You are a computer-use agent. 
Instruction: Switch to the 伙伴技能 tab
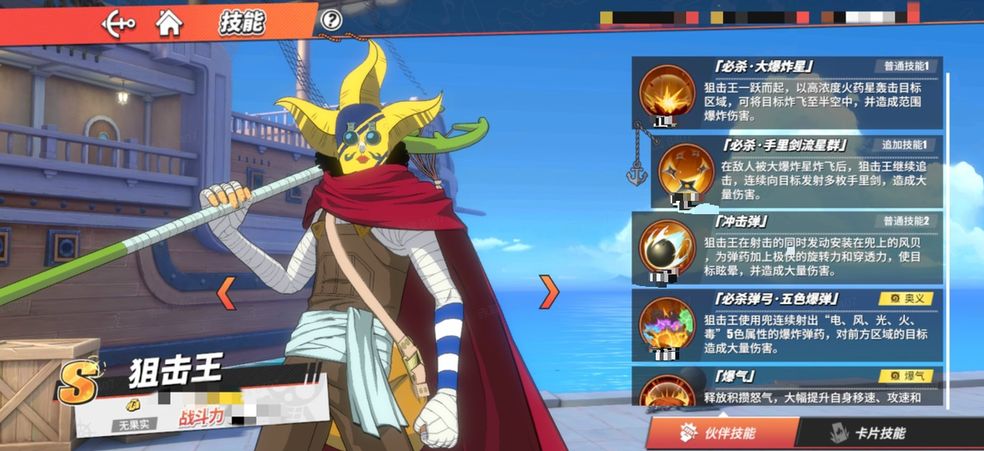[x=722, y=432]
